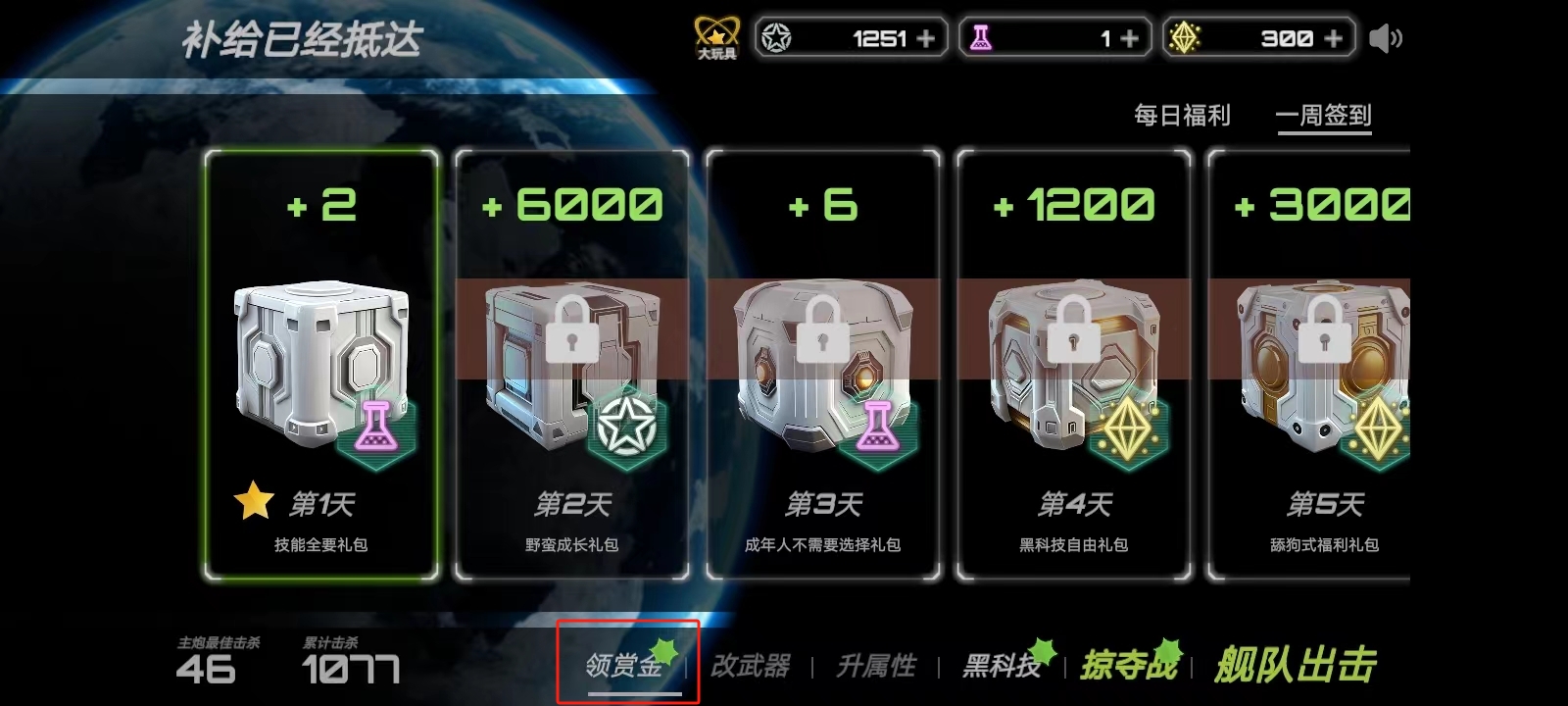Click the 大玩具 logo icon

pyautogui.click(x=716, y=32)
